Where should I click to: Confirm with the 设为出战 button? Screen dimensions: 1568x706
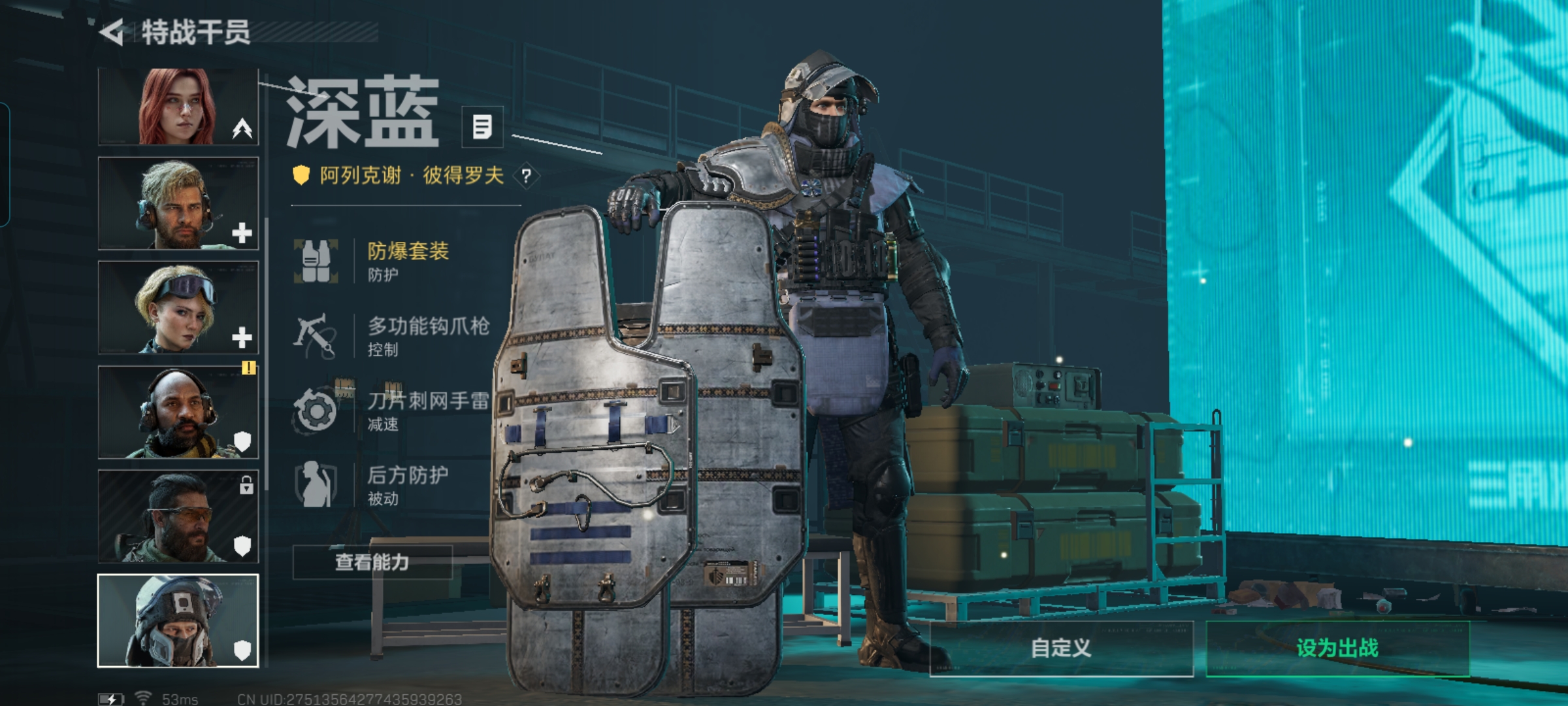point(1337,648)
